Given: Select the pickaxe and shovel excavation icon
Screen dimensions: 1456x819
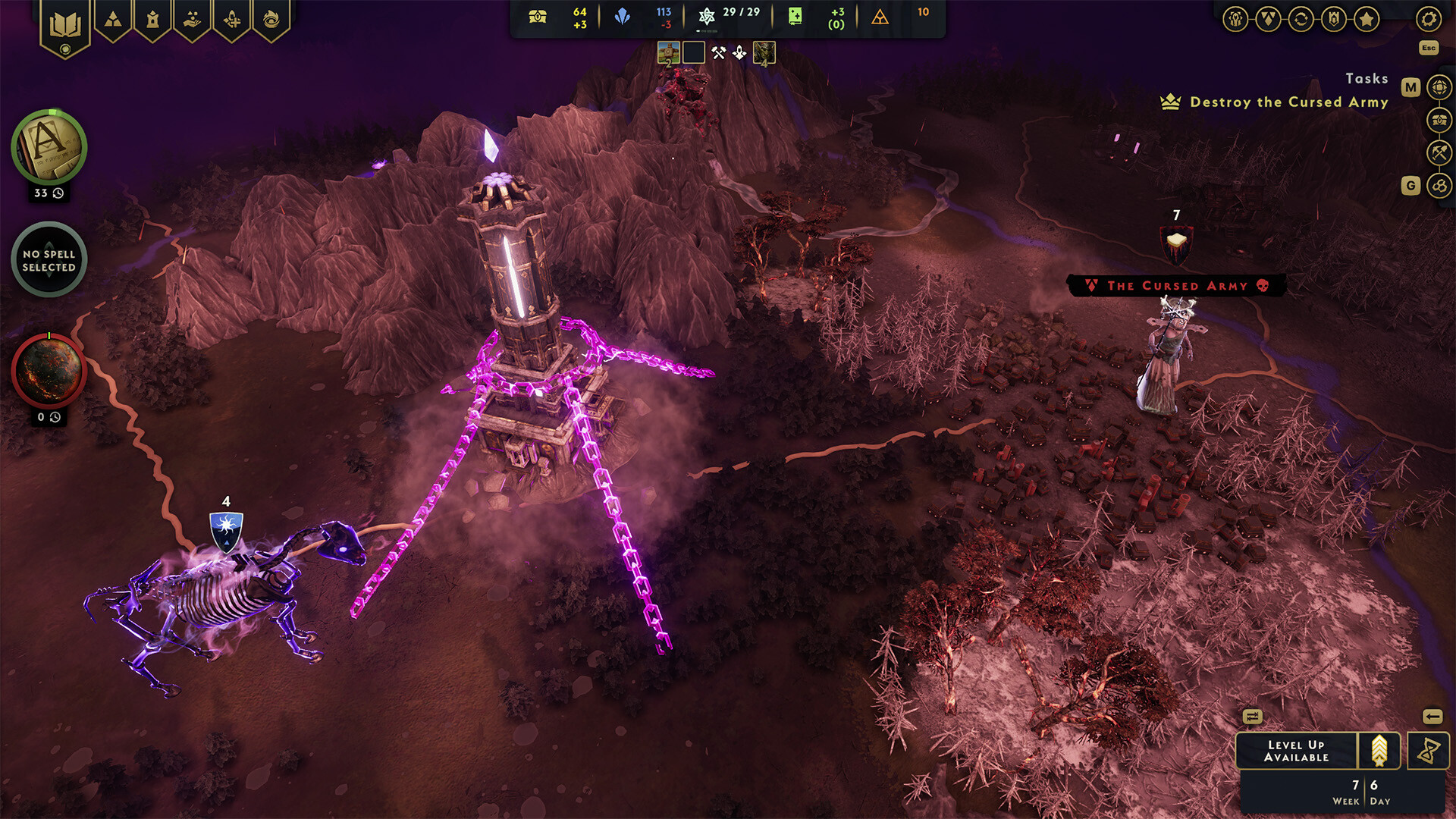Looking at the screenshot, I should [1439, 151].
